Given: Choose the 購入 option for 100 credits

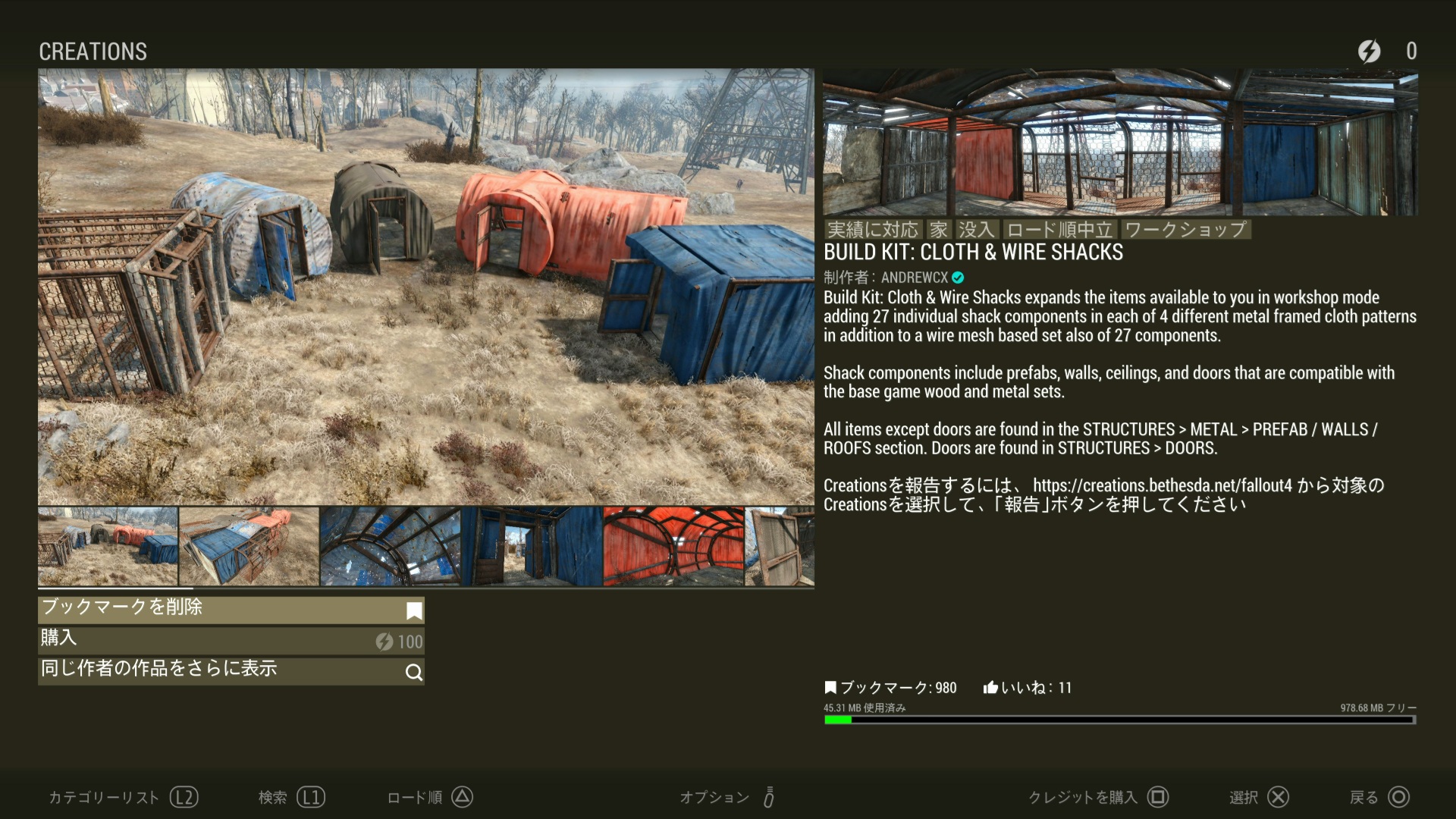Looking at the screenshot, I should [231, 641].
